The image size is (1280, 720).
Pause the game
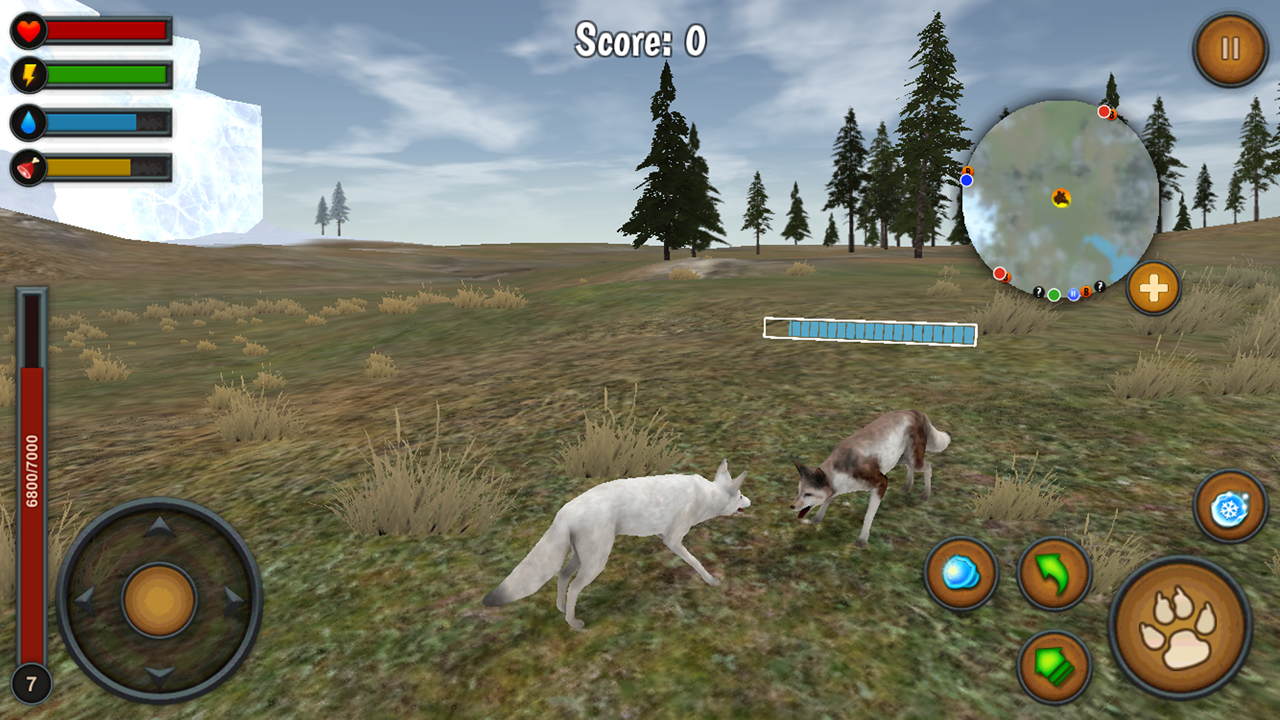pos(1230,47)
